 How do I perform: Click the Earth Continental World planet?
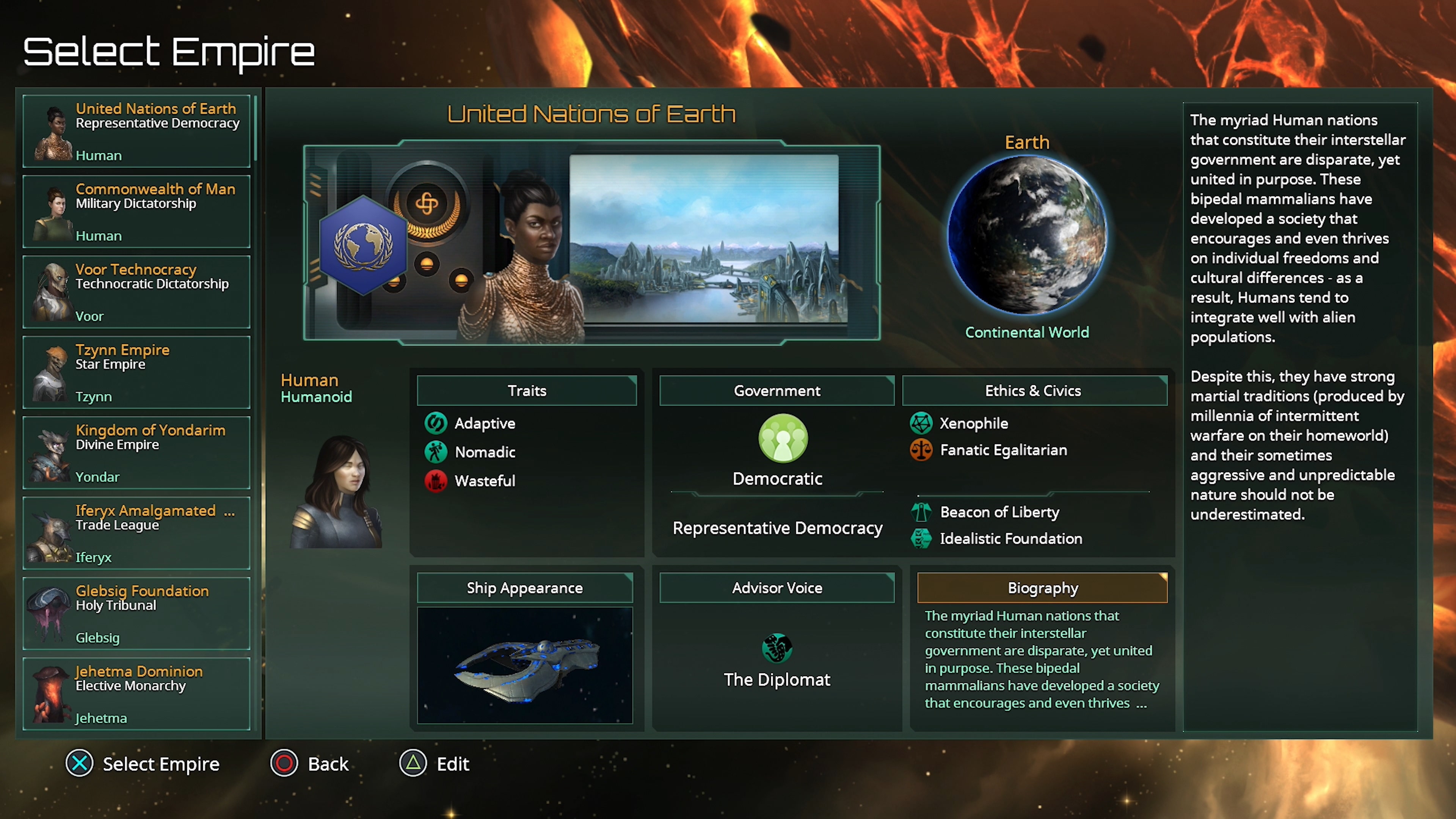tap(1027, 235)
